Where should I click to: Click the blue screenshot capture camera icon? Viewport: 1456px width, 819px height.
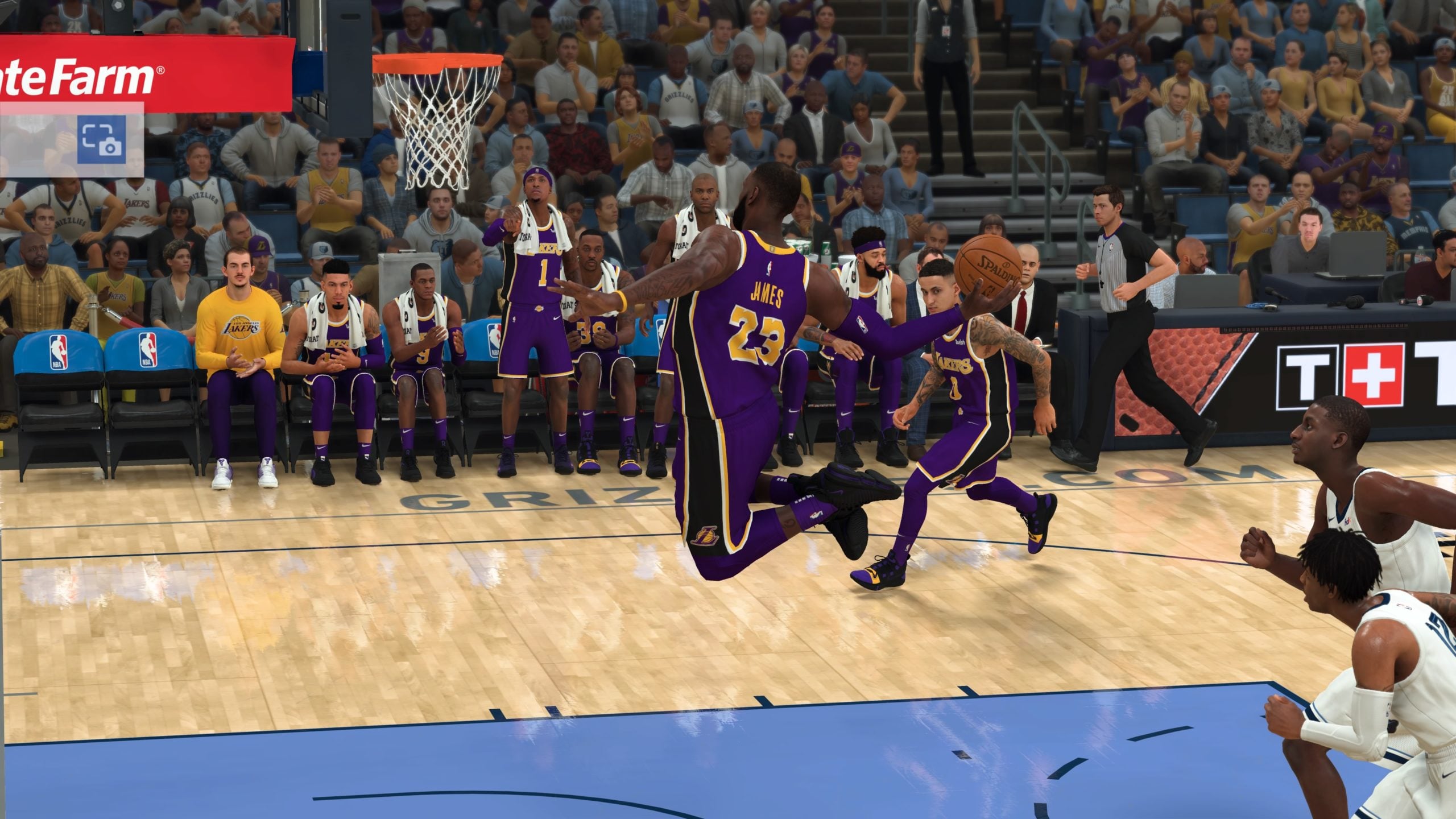[x=102, y=139]
